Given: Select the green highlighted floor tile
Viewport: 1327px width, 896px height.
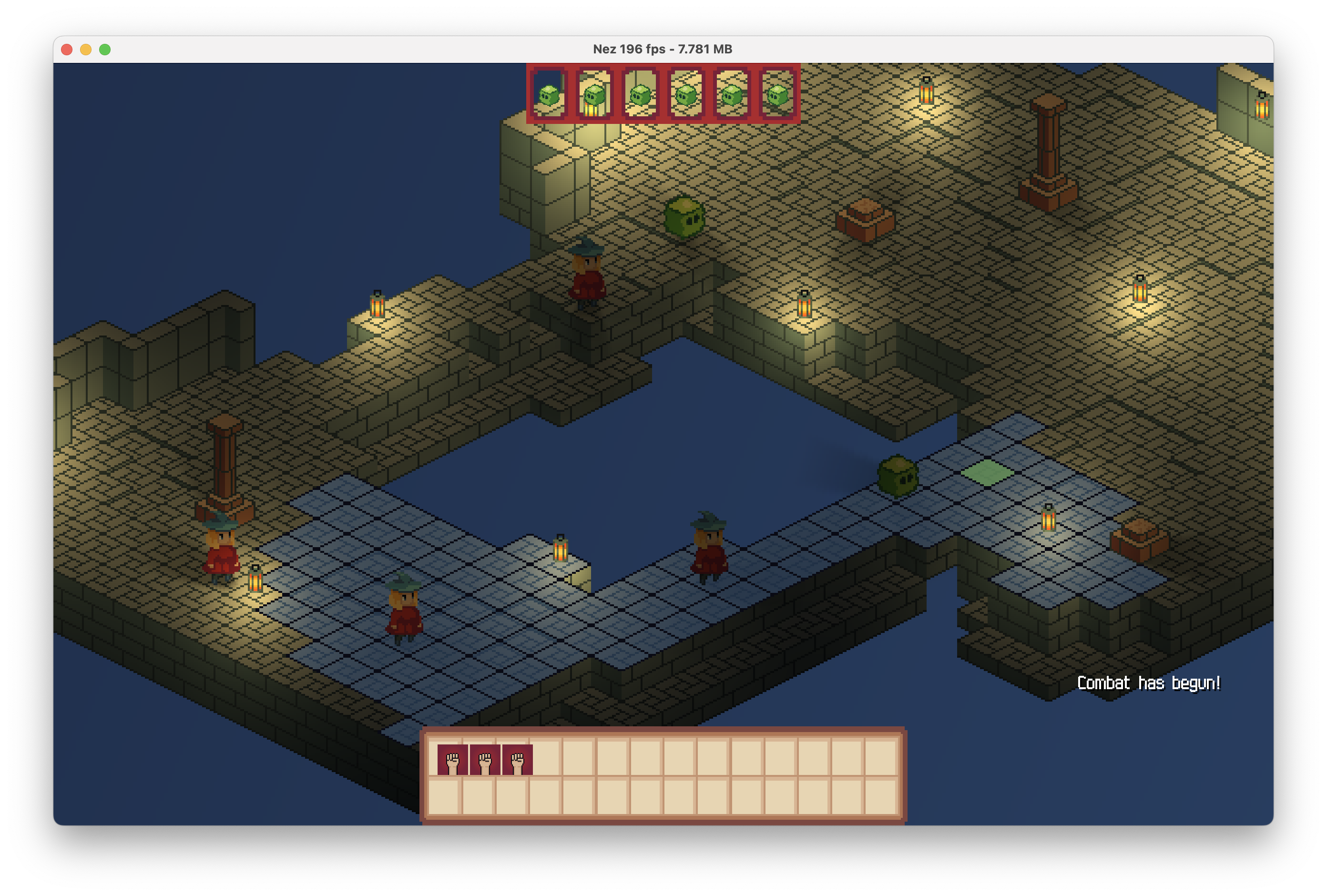Looking at the screenshot, I should (x=987, y=473).
